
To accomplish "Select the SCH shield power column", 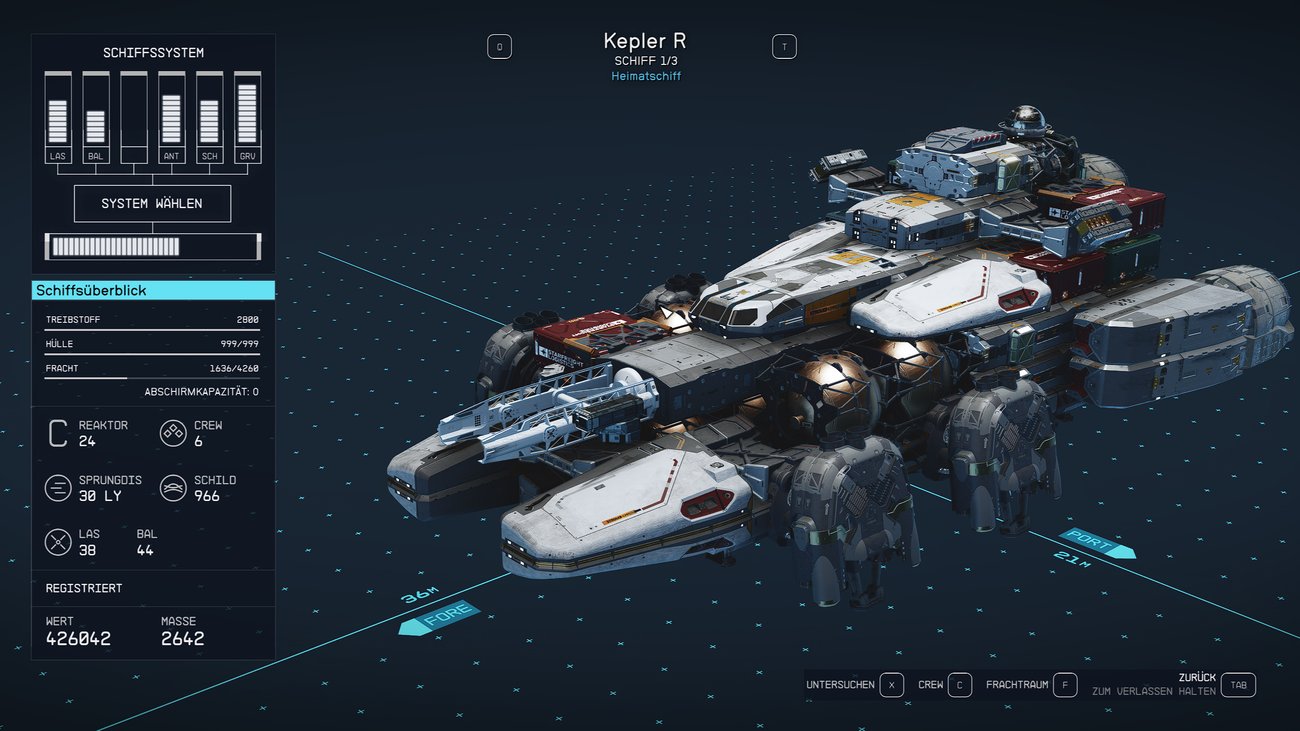I will [x=209, y=117].
